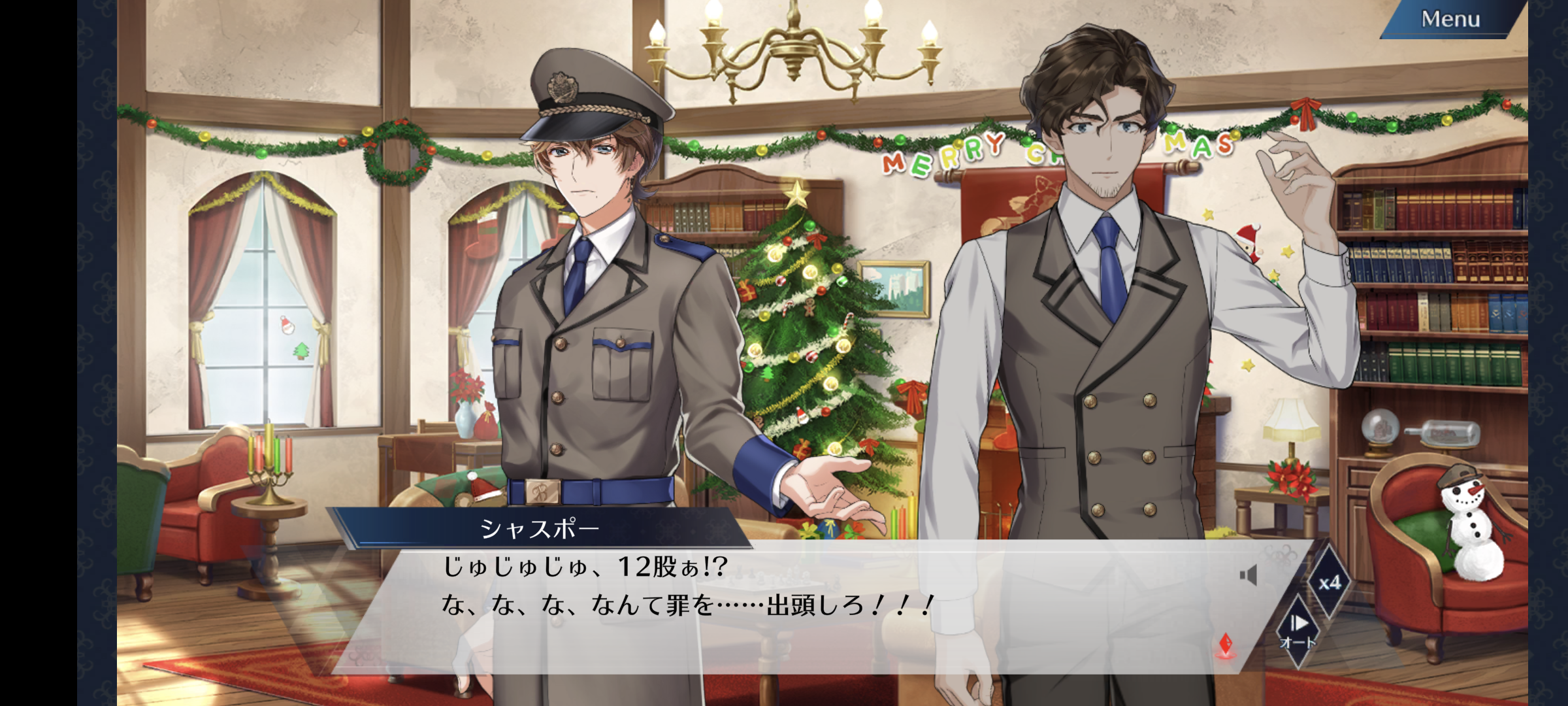
Task: Open the Menu button
Action: [x=1450, y=20]
